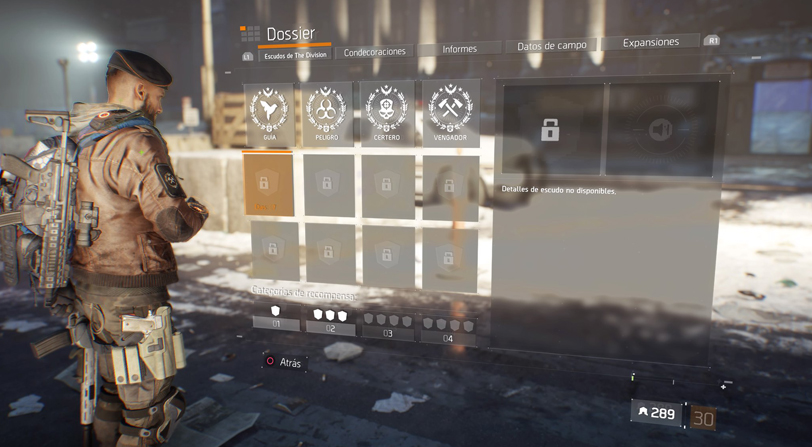Choose the Peligro biohazard shield
The width and height of the screenshot is (812, 447).
tap(328, 113)
